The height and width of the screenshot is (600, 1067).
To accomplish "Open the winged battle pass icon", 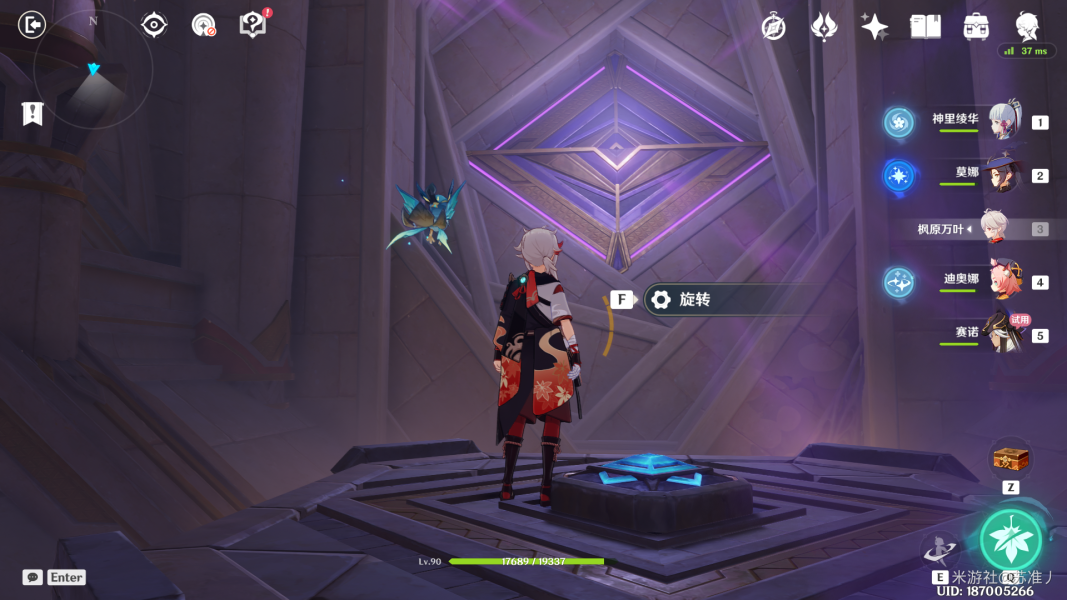I will click(824, 27).
